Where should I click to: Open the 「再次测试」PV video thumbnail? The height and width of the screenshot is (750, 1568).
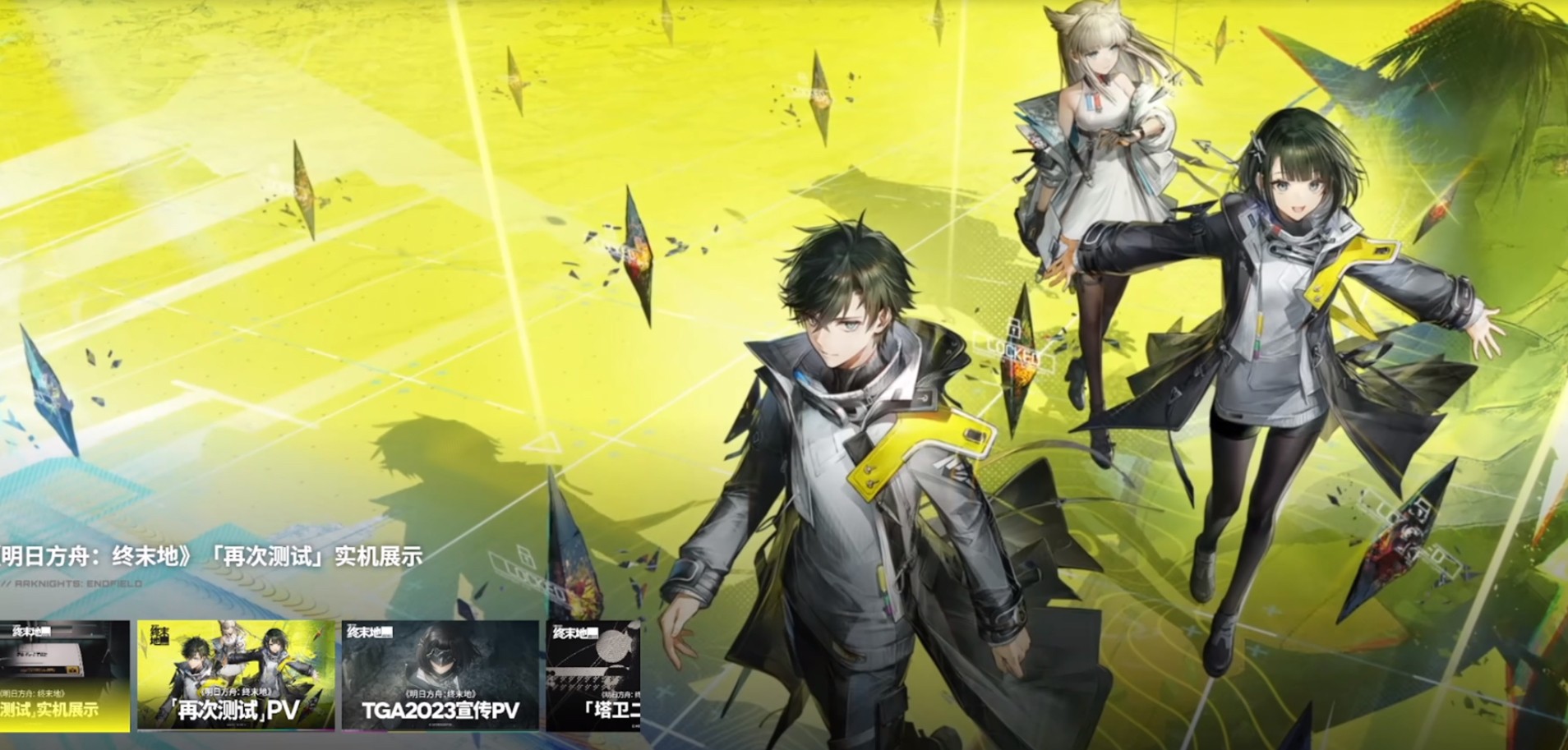tap(236, 675)
